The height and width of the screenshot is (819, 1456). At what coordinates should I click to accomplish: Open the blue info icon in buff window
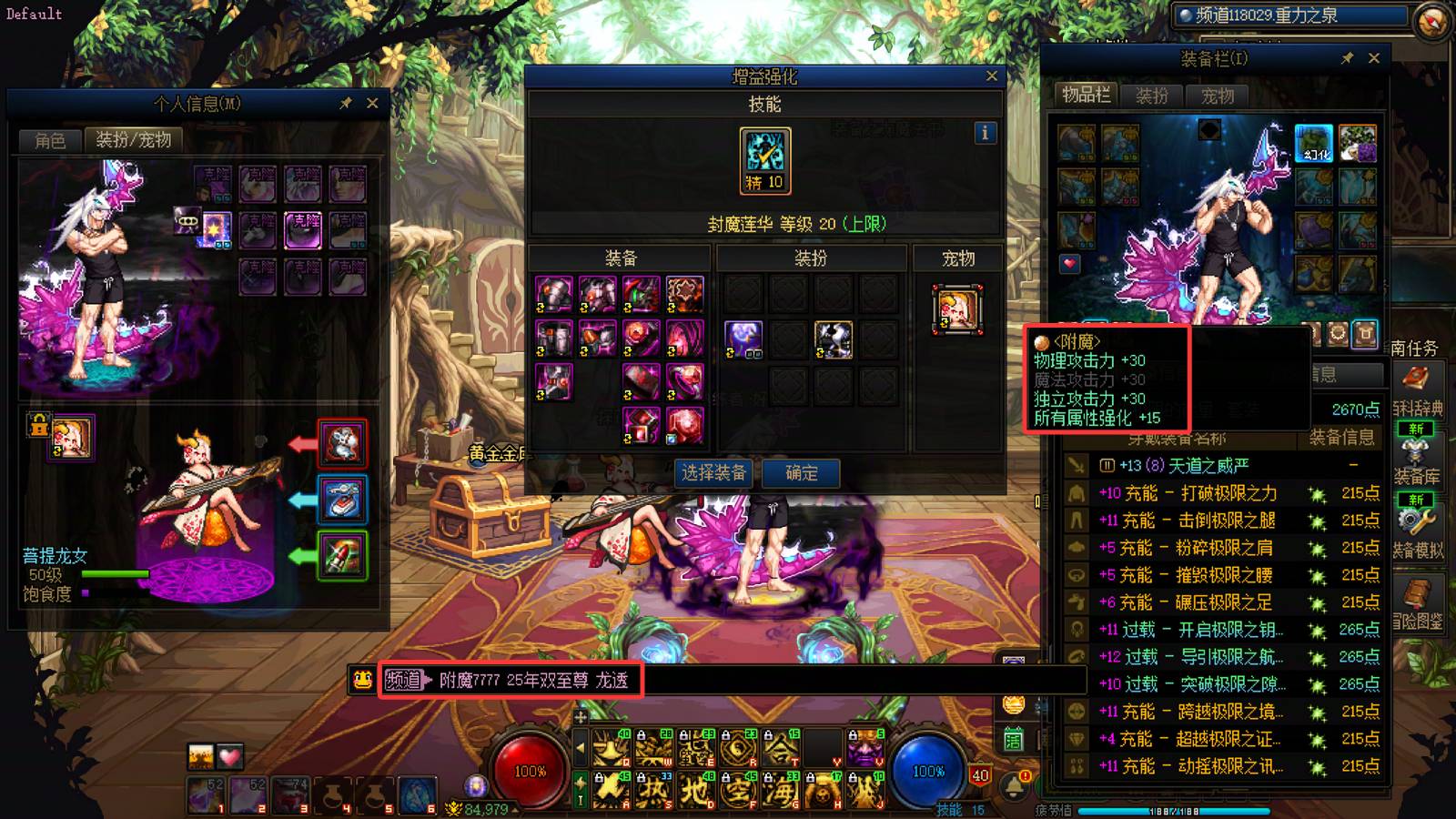[x=985, y=133]
